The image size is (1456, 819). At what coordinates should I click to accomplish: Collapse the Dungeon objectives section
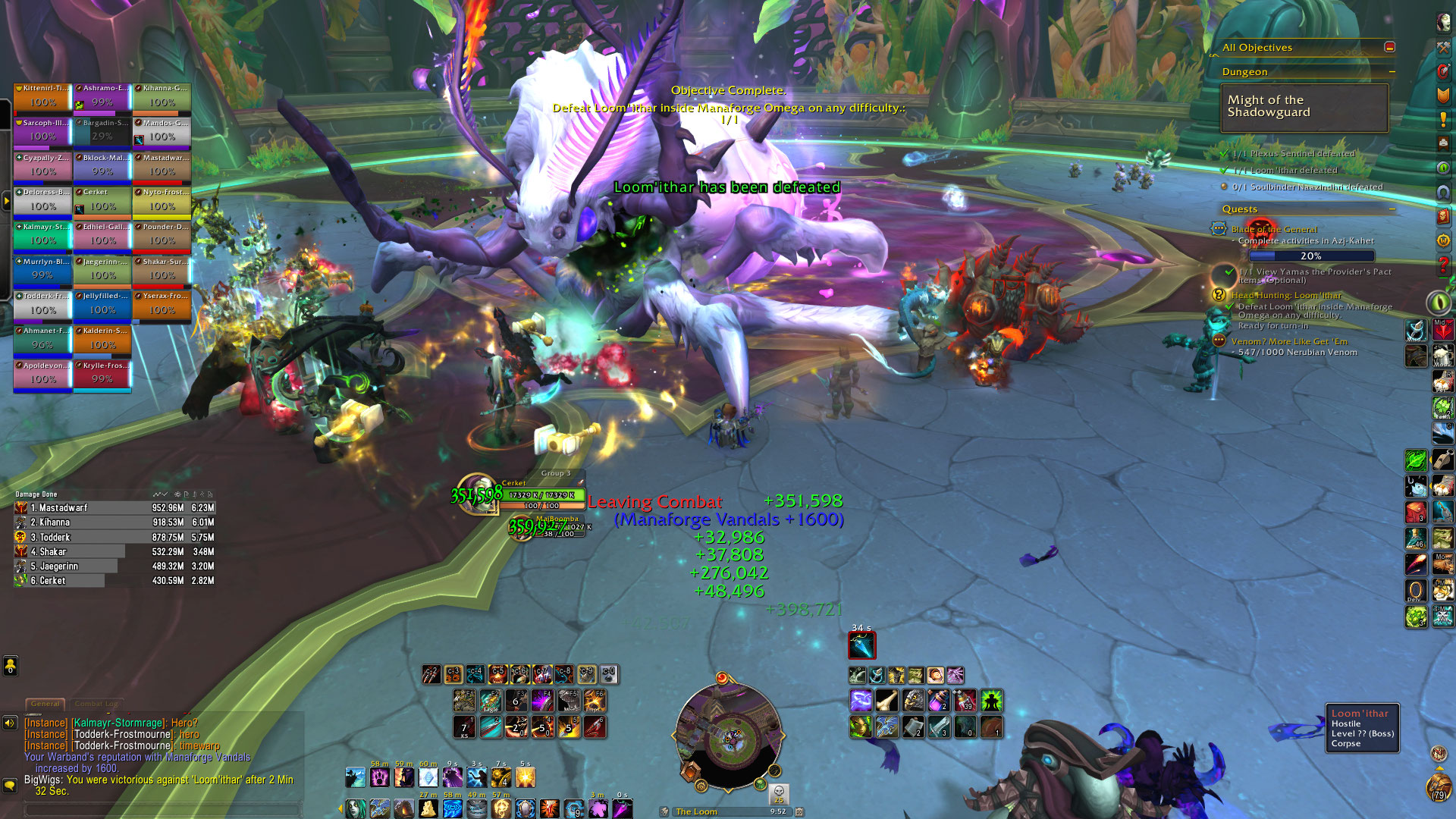[x=1392, y=72]
